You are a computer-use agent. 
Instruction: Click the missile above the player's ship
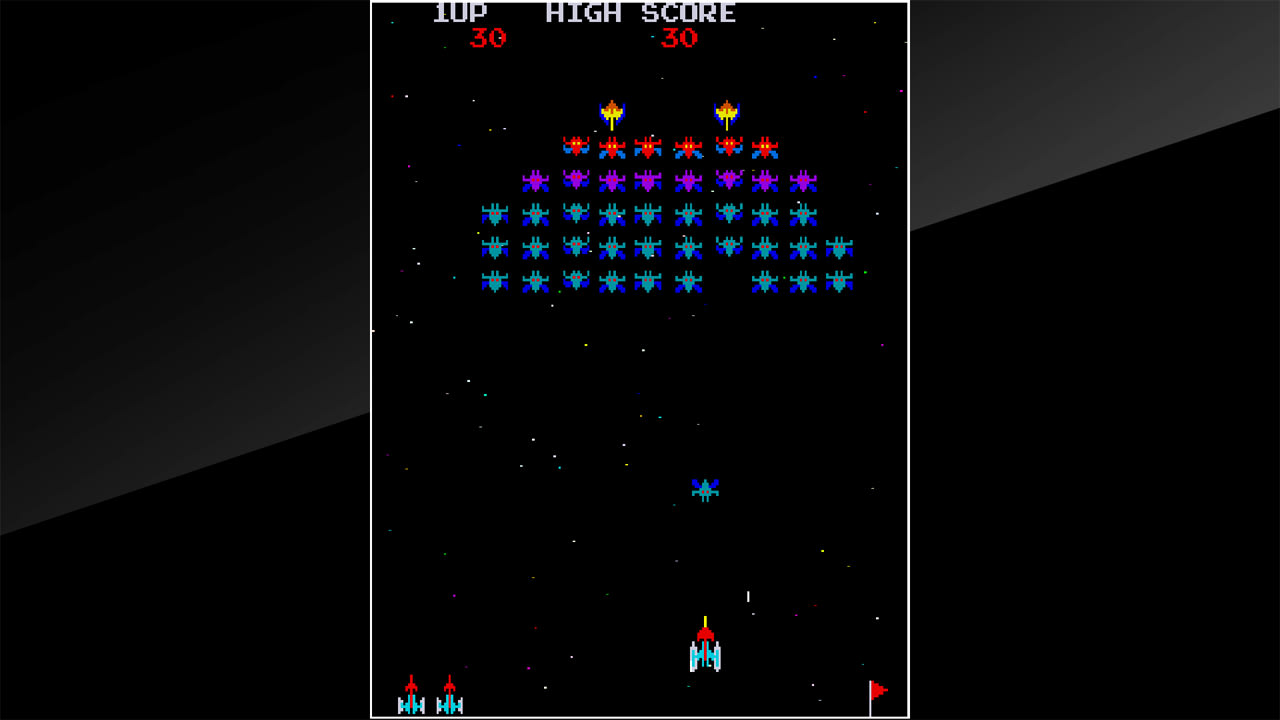click(706, 622)
